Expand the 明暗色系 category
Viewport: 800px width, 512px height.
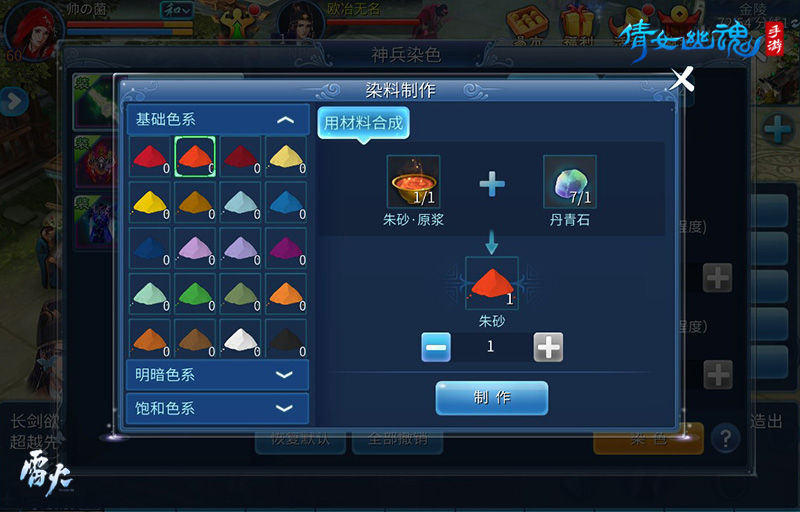point(285,375)
